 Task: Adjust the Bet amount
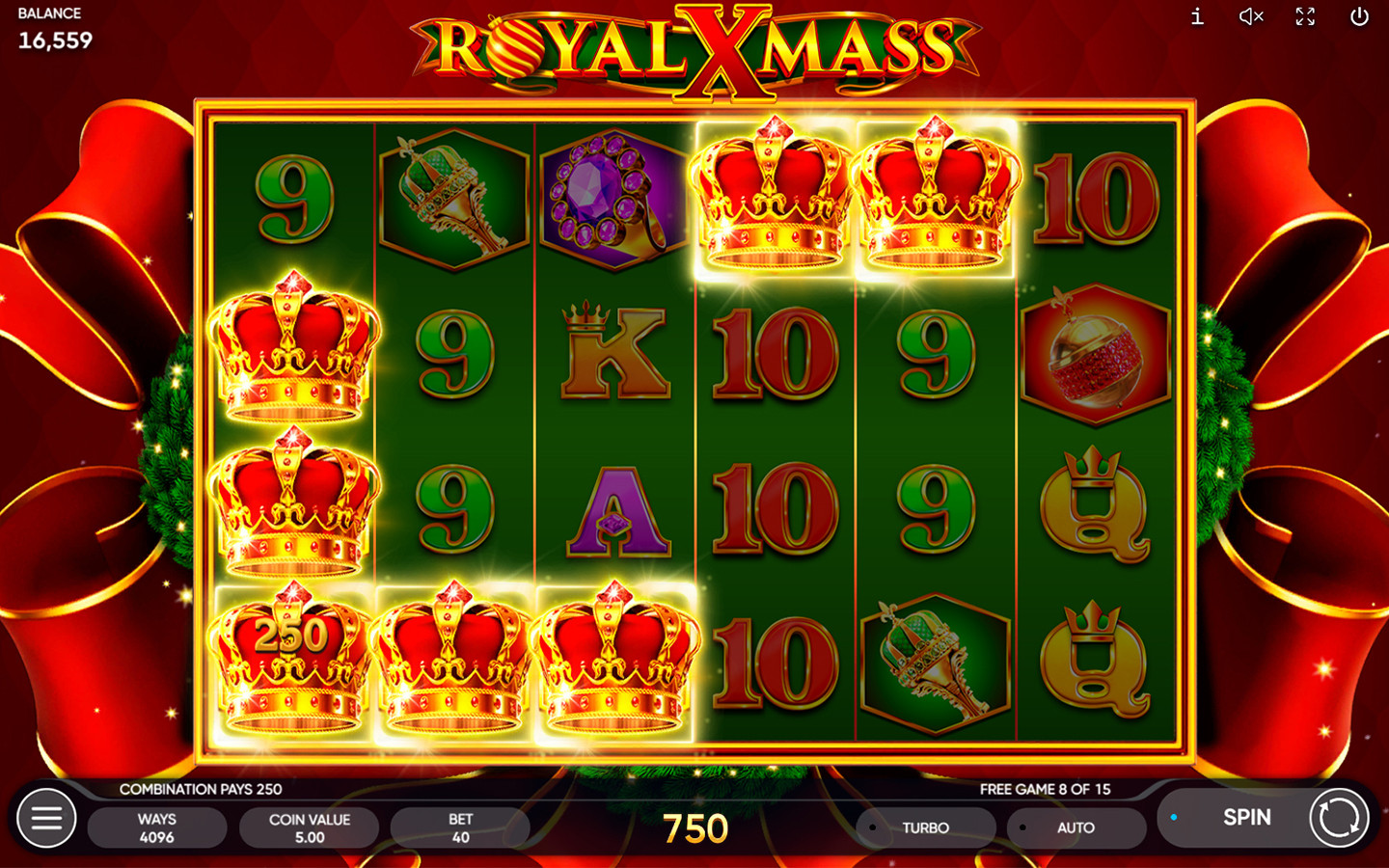pos(460,827)
